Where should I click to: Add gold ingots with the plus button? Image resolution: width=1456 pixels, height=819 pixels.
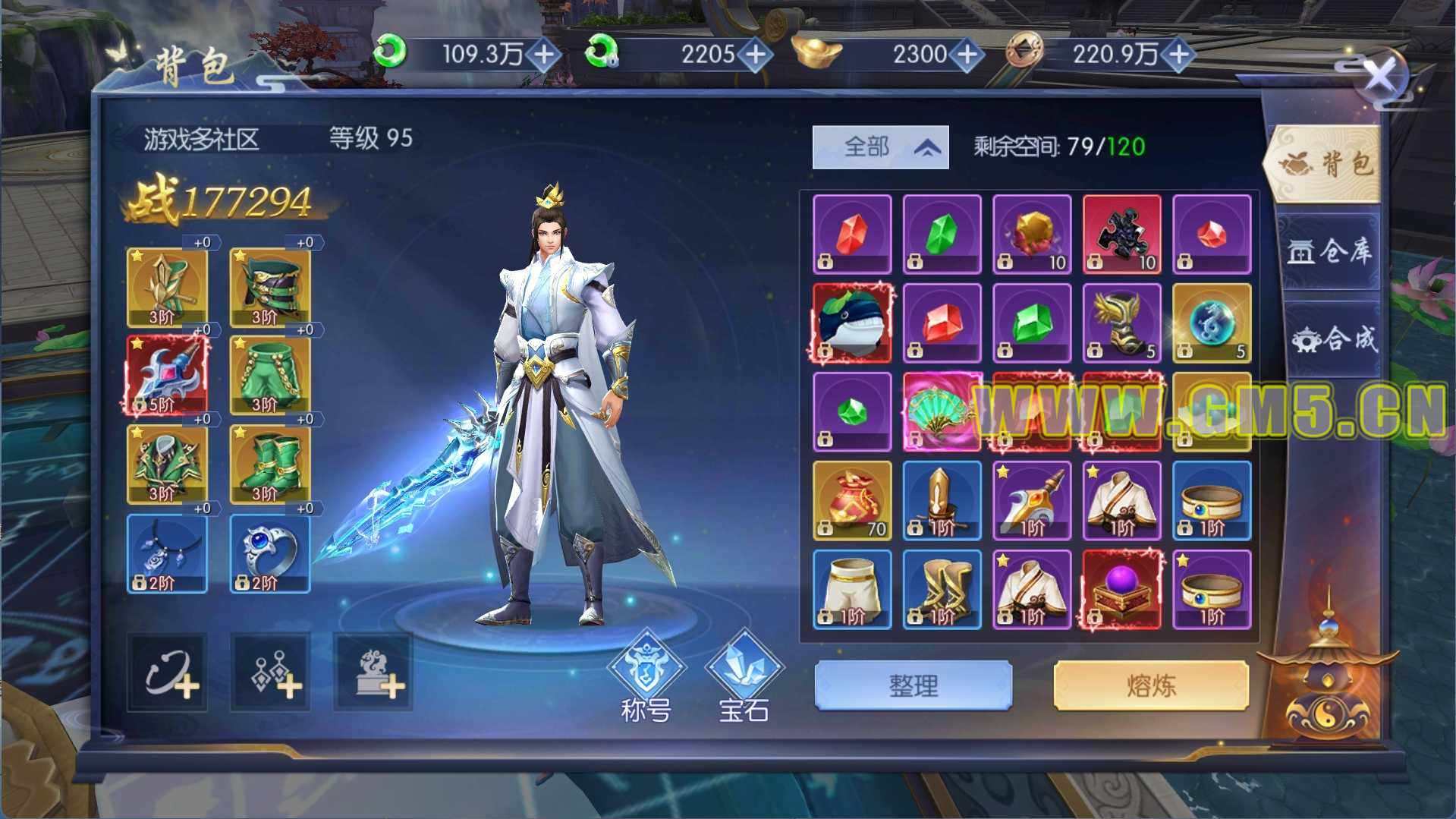(x=967, y=54)
